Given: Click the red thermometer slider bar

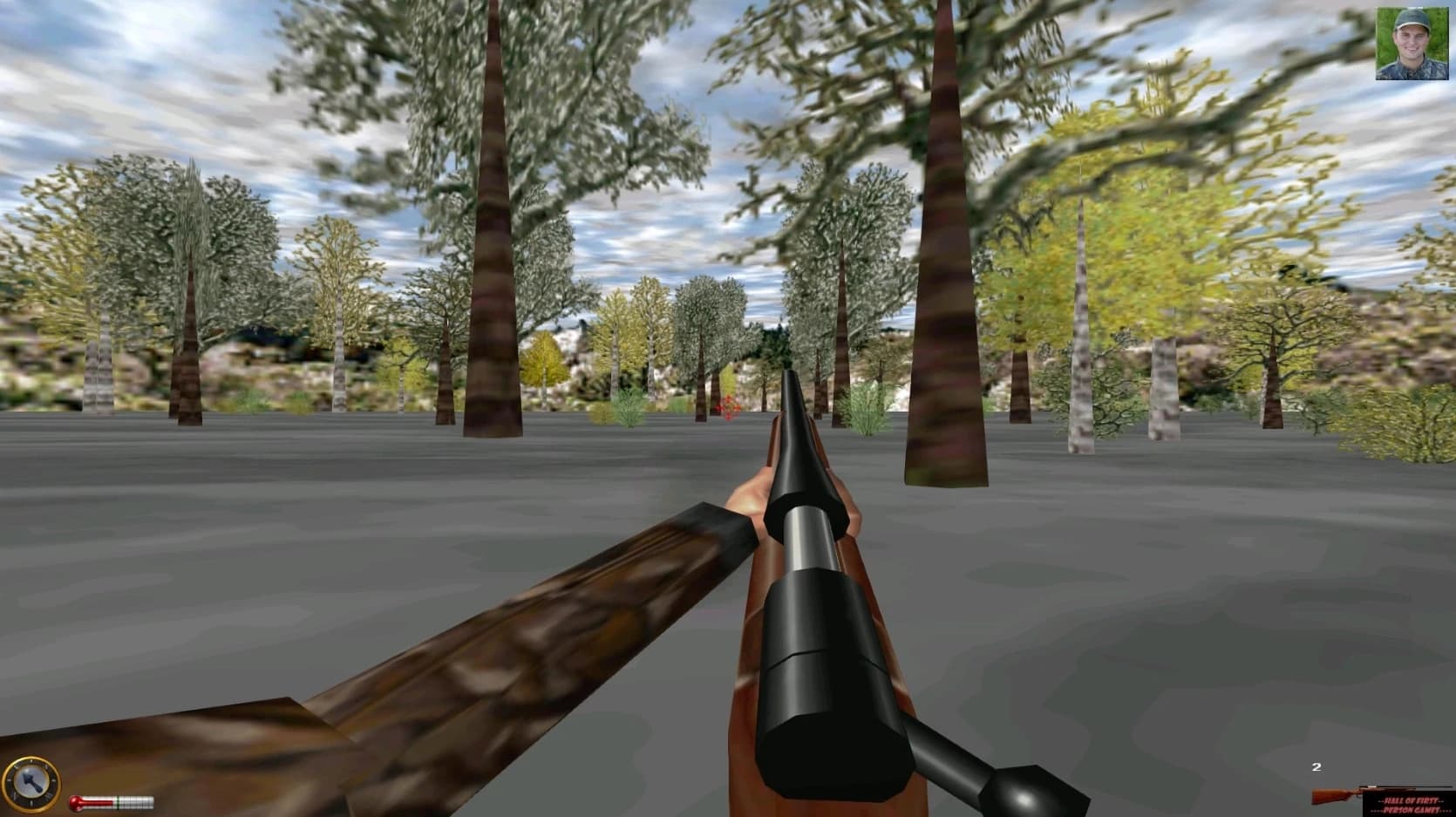Looking at the screenshot, I should pyautogui.click(x=98, y=801).
